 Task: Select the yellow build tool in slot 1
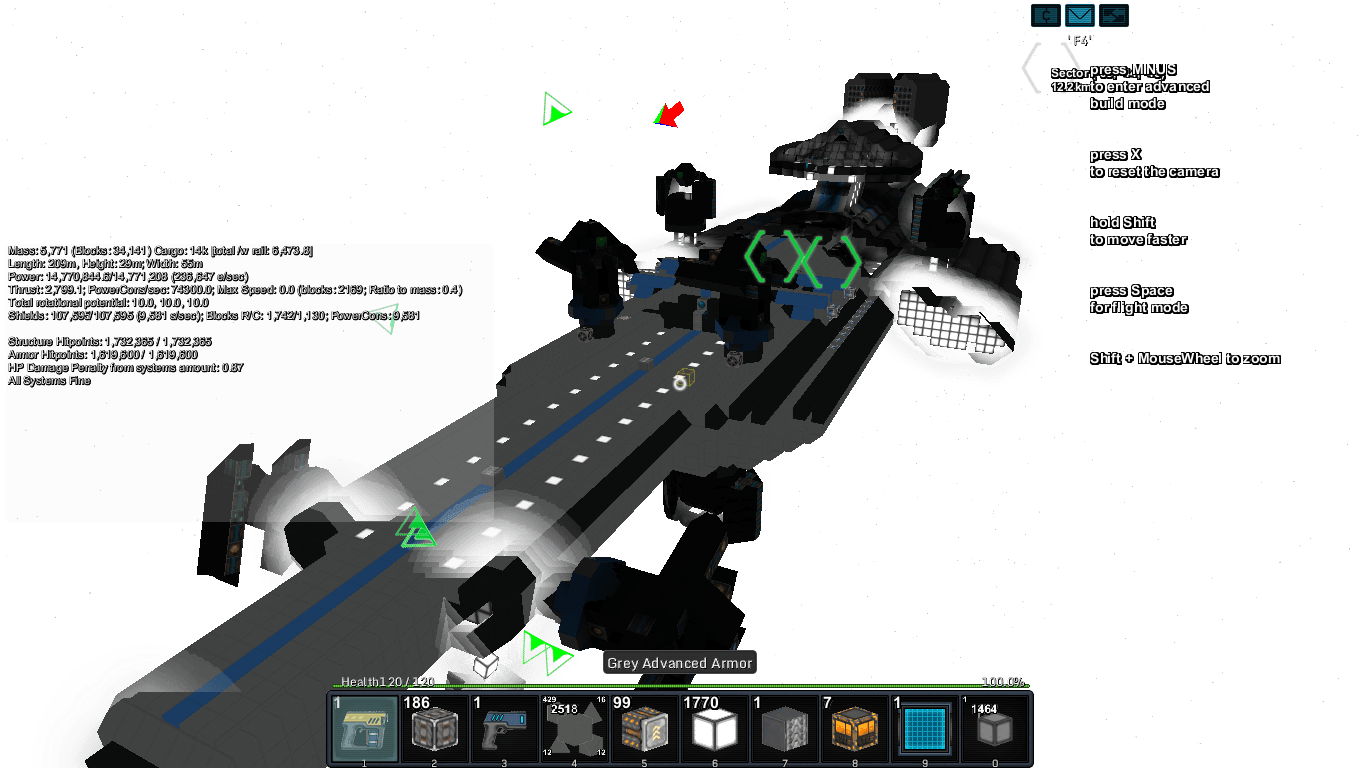[x=365, y=728]
